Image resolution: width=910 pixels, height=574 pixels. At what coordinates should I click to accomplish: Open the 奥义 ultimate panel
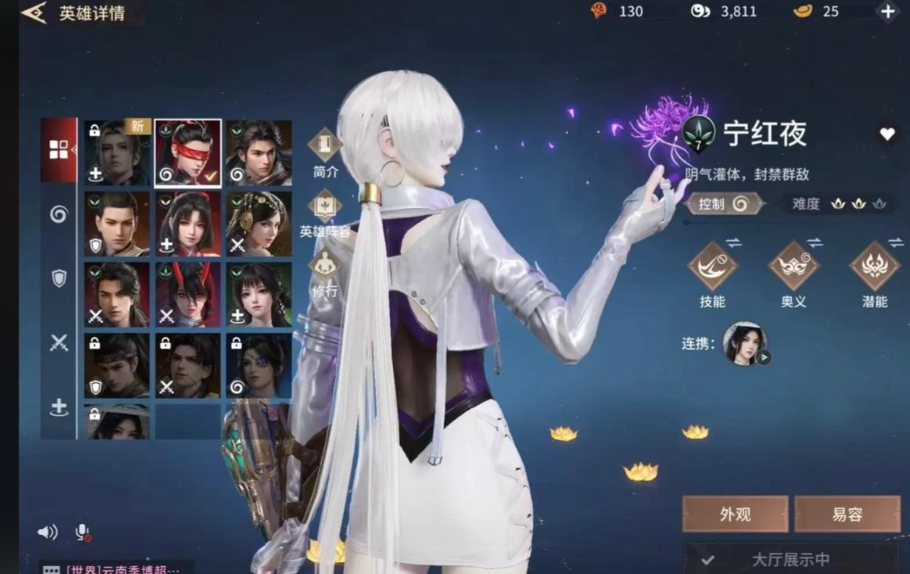(x=793, y=274)
